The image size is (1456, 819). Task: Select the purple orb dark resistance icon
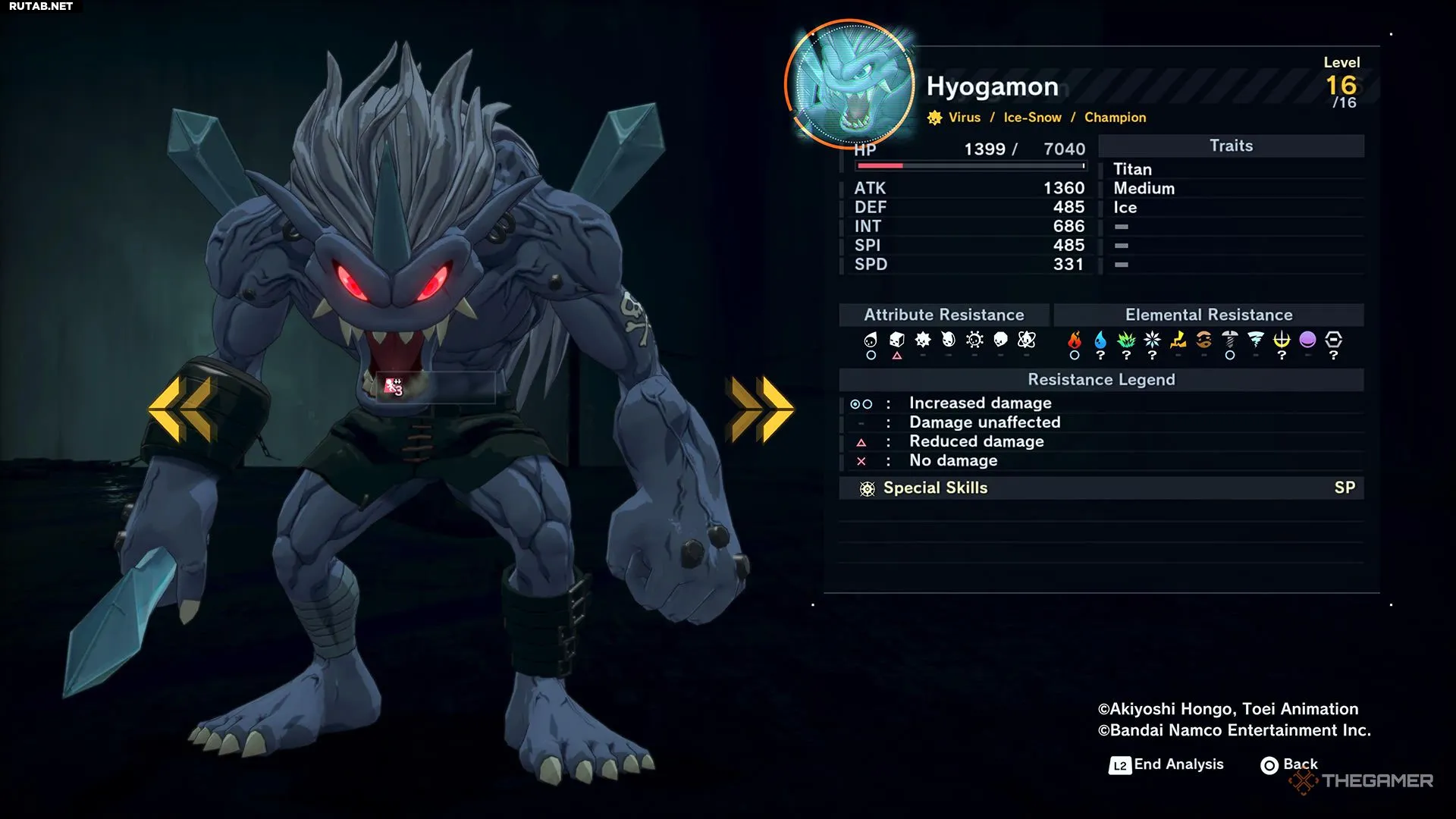point(1307,340)
